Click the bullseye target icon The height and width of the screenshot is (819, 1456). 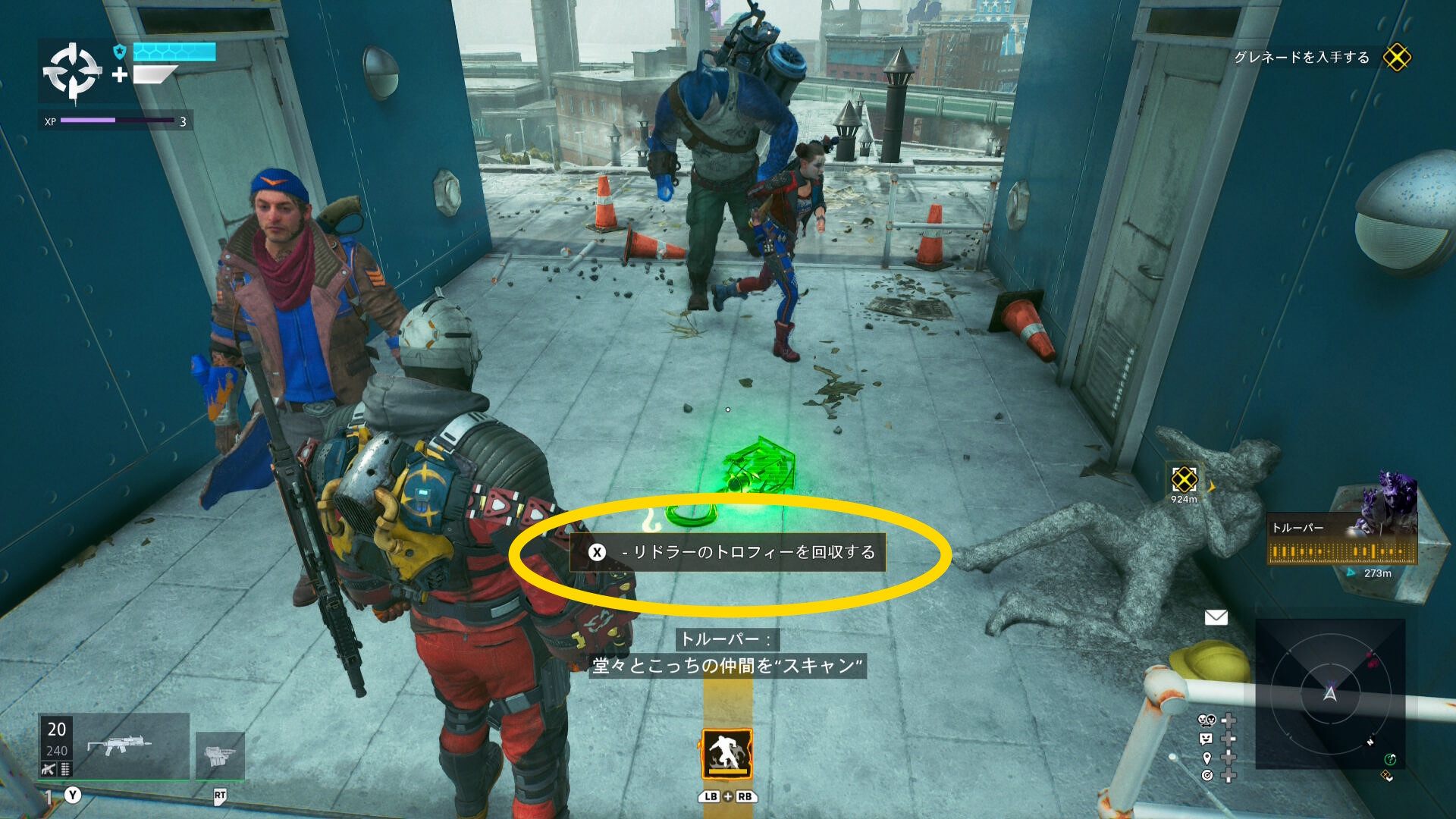[x=1207, y=775]
